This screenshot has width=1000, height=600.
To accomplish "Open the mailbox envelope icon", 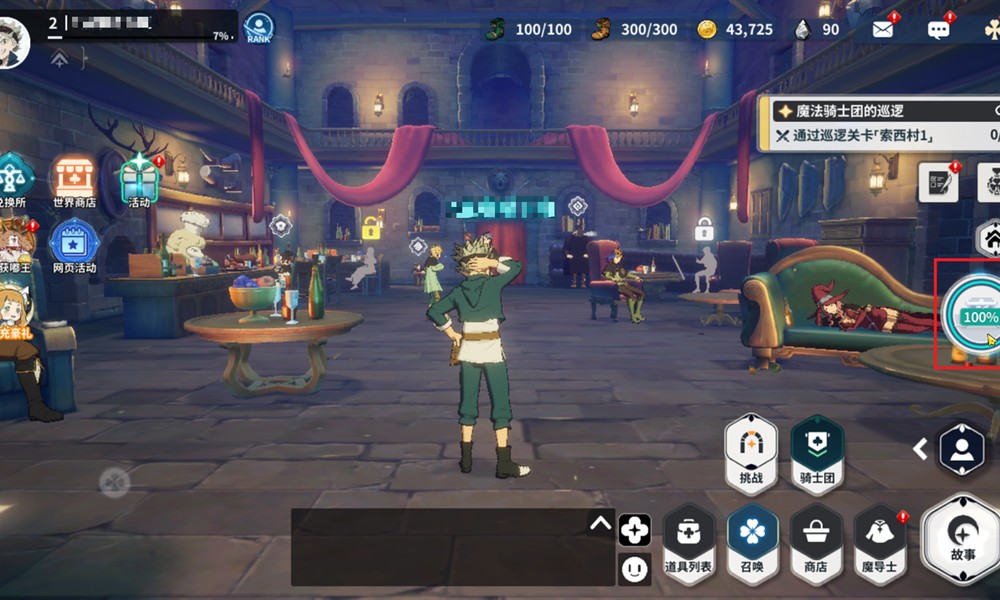I will (882, 29).
